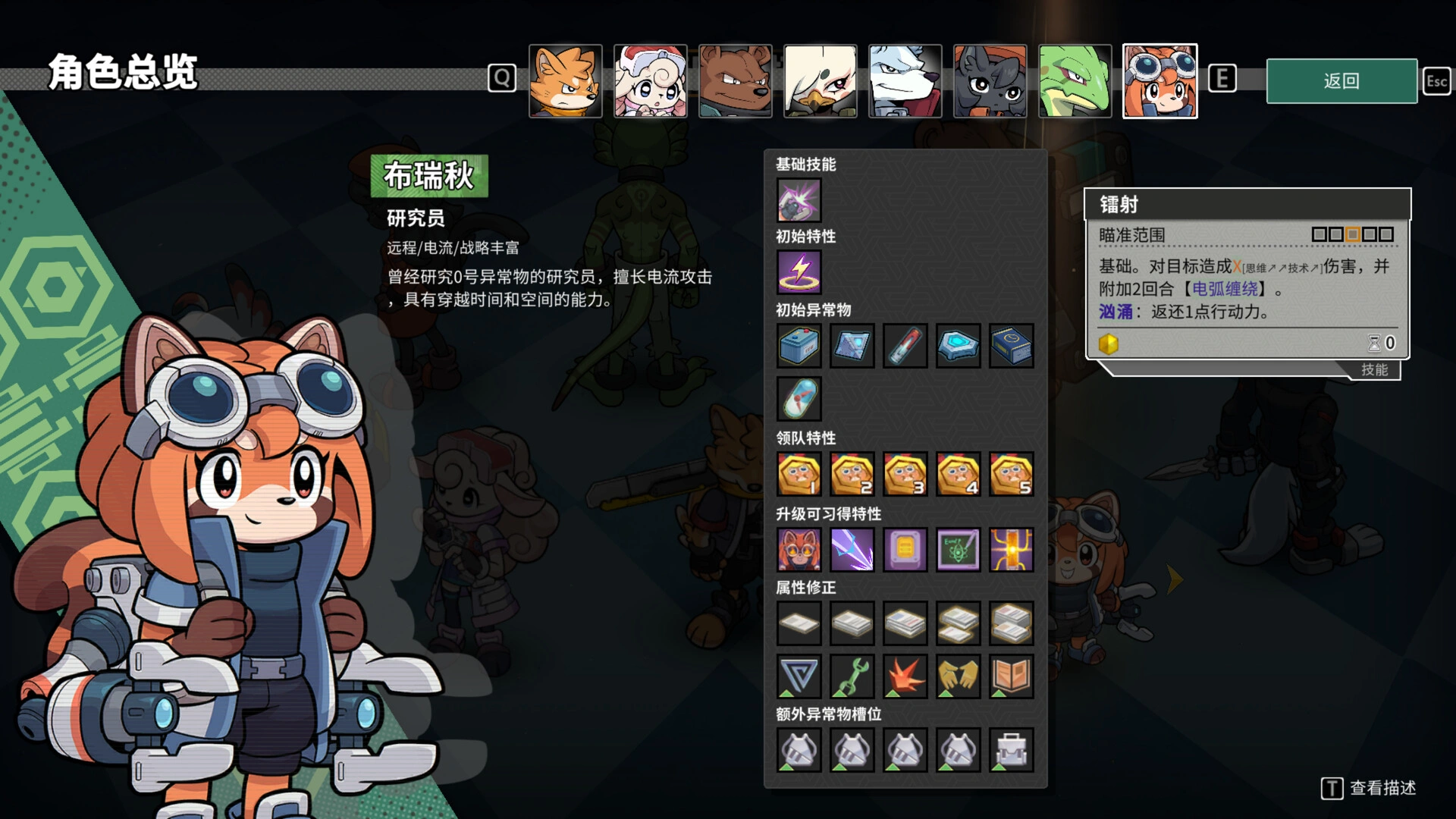Select the briefcase extra anomaly slot icon
Image resolution: width=1456 pixels, height=819 pixels.
(x=1012, y=749)
